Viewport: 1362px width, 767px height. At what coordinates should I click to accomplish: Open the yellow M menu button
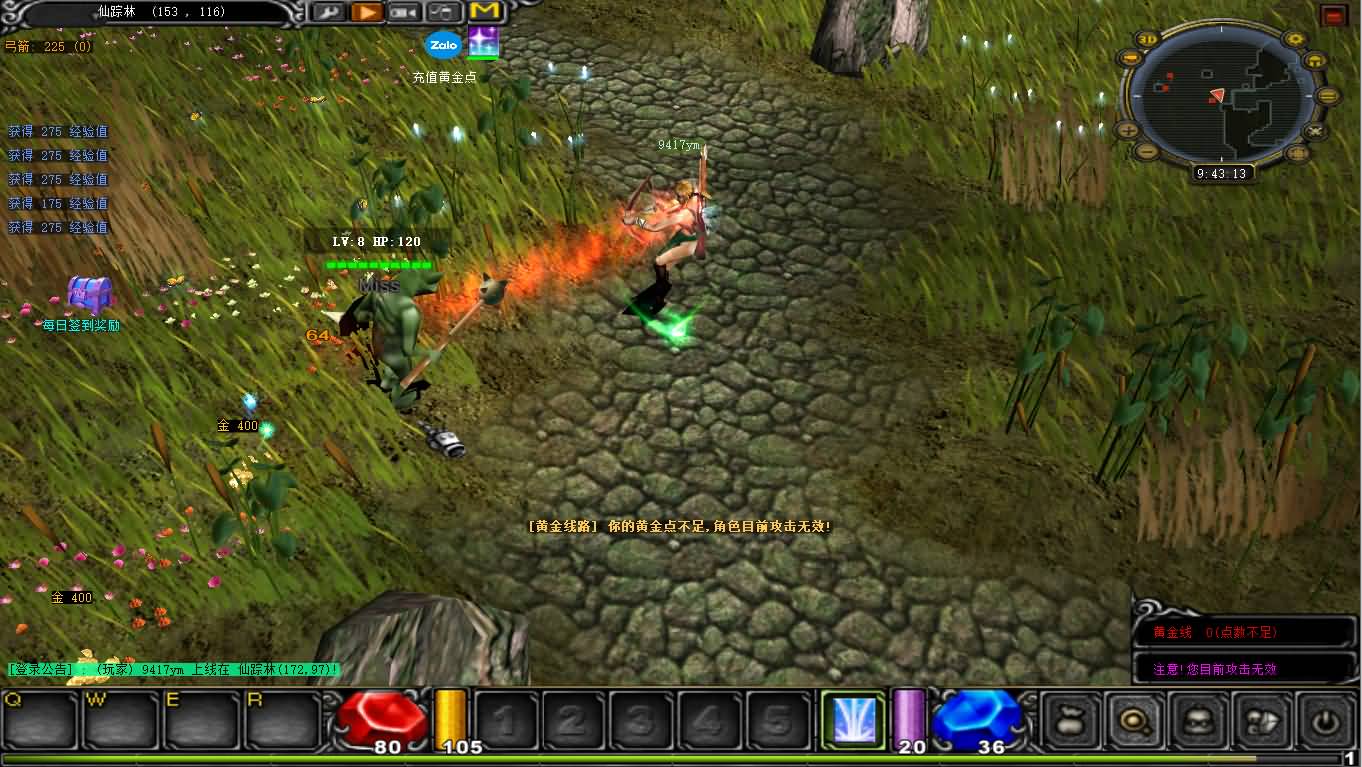[484, 11]
